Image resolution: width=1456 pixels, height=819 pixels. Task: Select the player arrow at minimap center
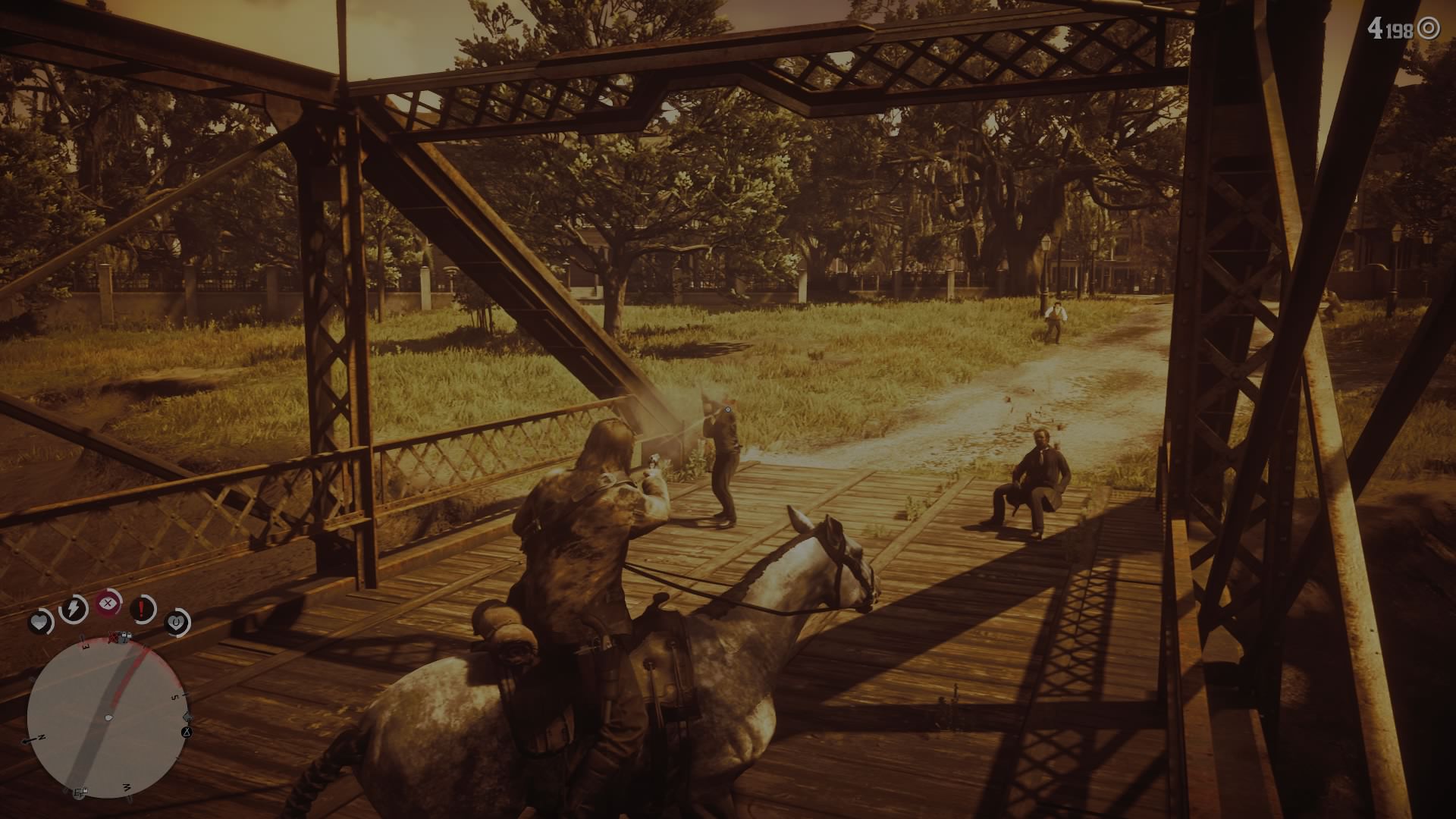click(x=108, y=717)
